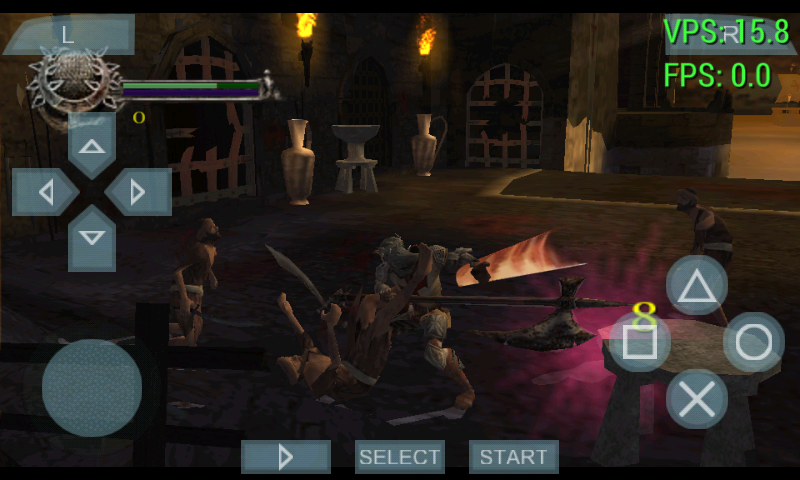
Task: Tap the L shoulder button
Action: (67, 35)
